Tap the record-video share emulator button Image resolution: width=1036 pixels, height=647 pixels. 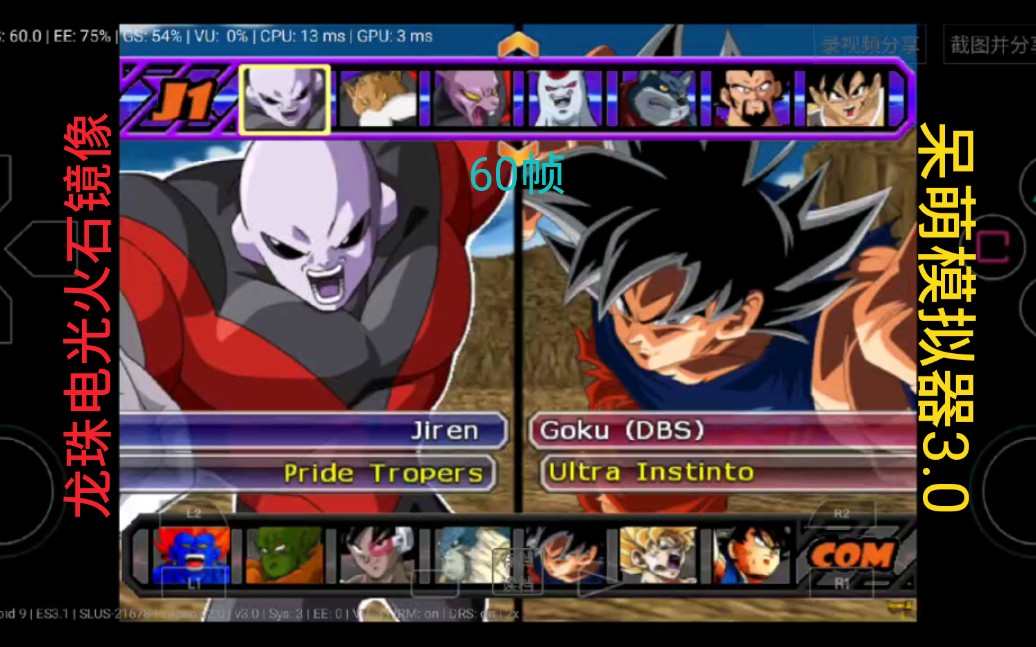click(868, 44)
